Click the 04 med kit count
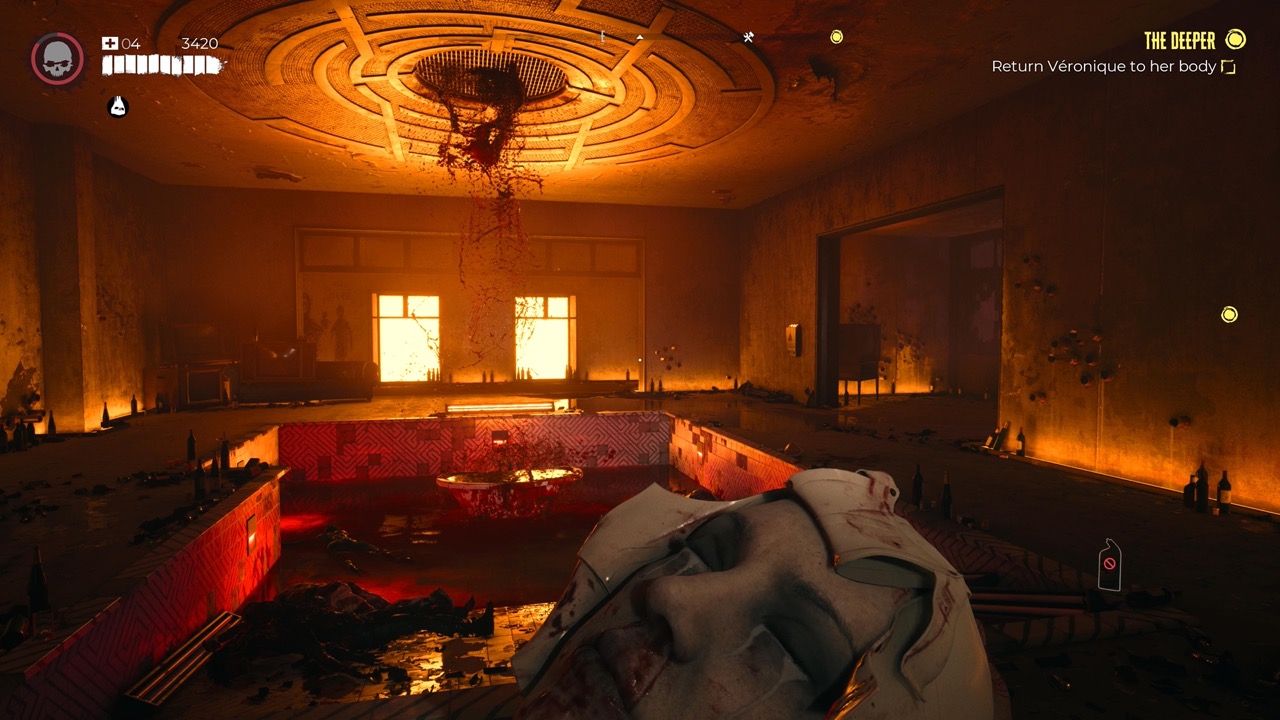This screenshot has width=1280, height=720. [131, 43]
